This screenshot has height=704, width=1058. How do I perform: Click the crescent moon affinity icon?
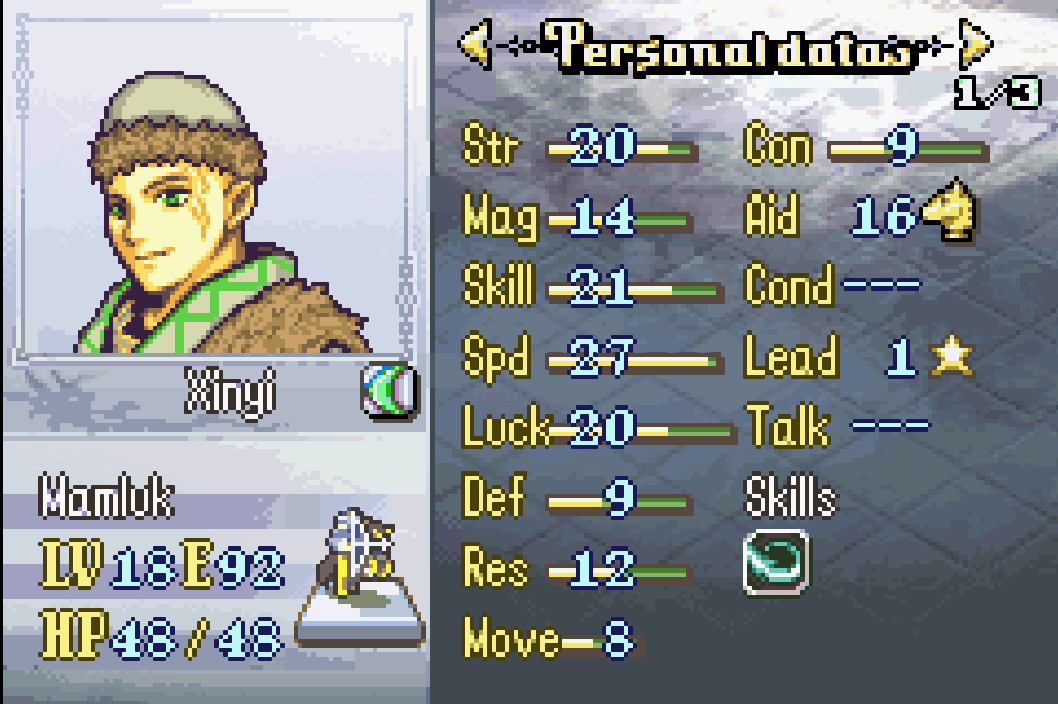[x=388, y=391]
